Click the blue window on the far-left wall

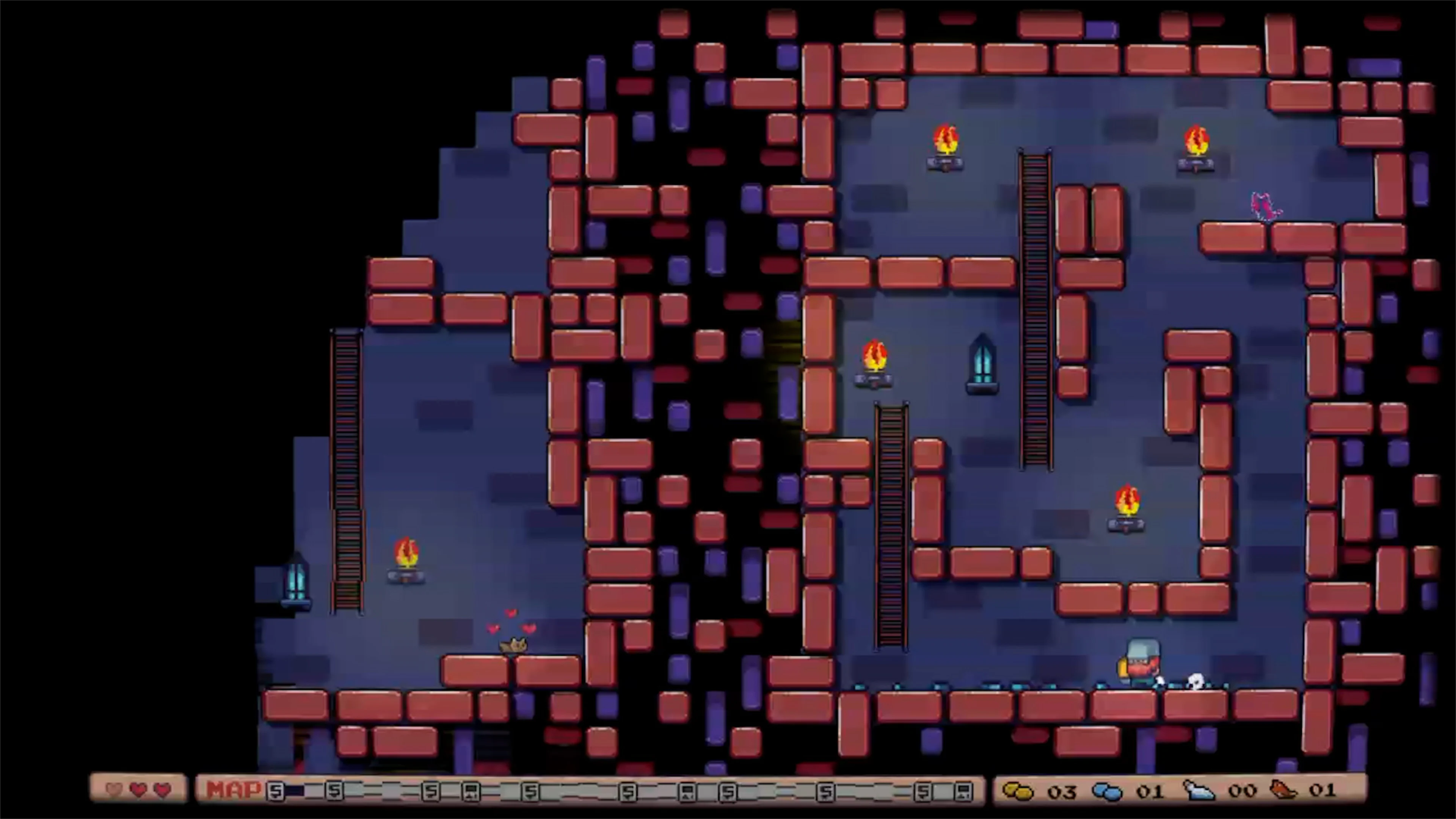pos(296,582)
